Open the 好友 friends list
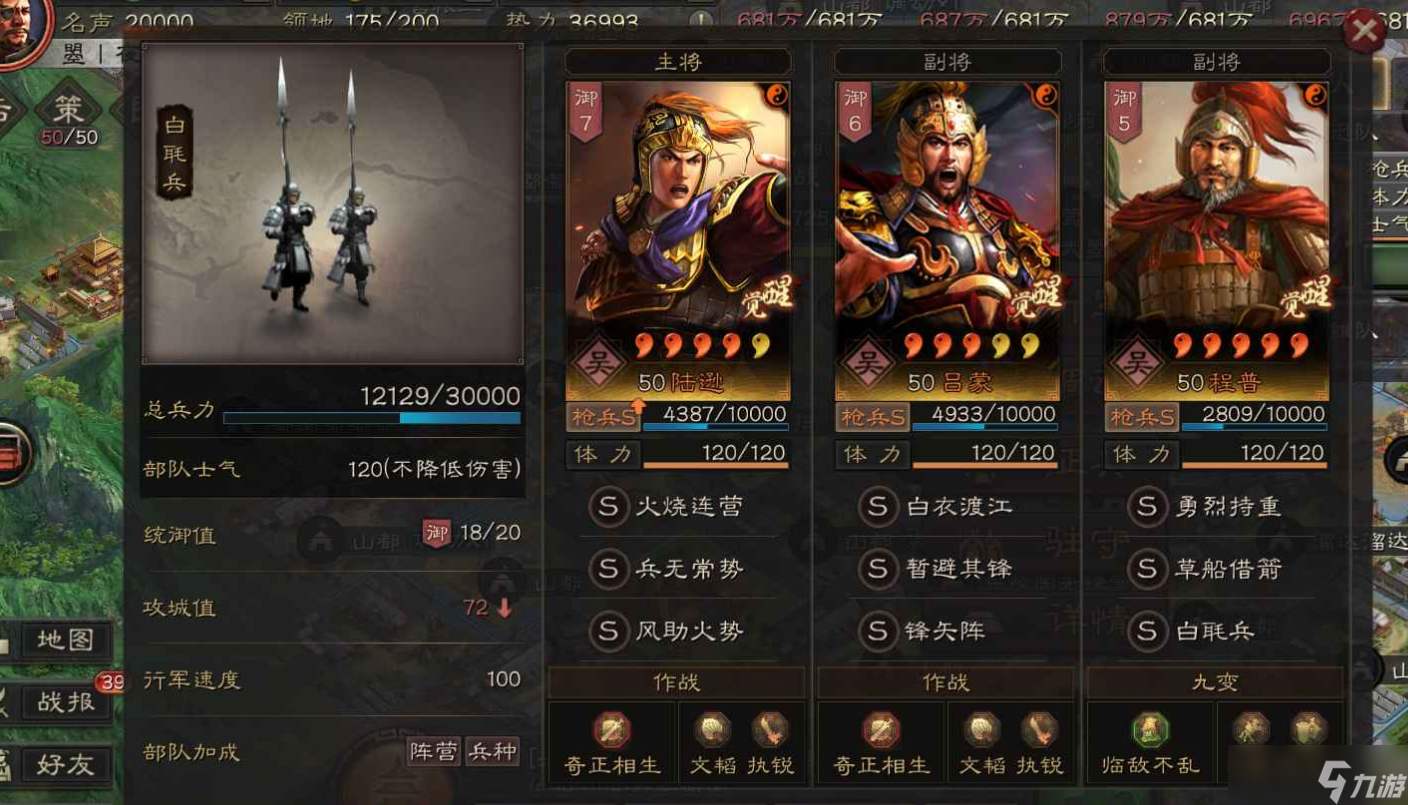Screen dimensions: 1408x805 [x=65, y=765]
